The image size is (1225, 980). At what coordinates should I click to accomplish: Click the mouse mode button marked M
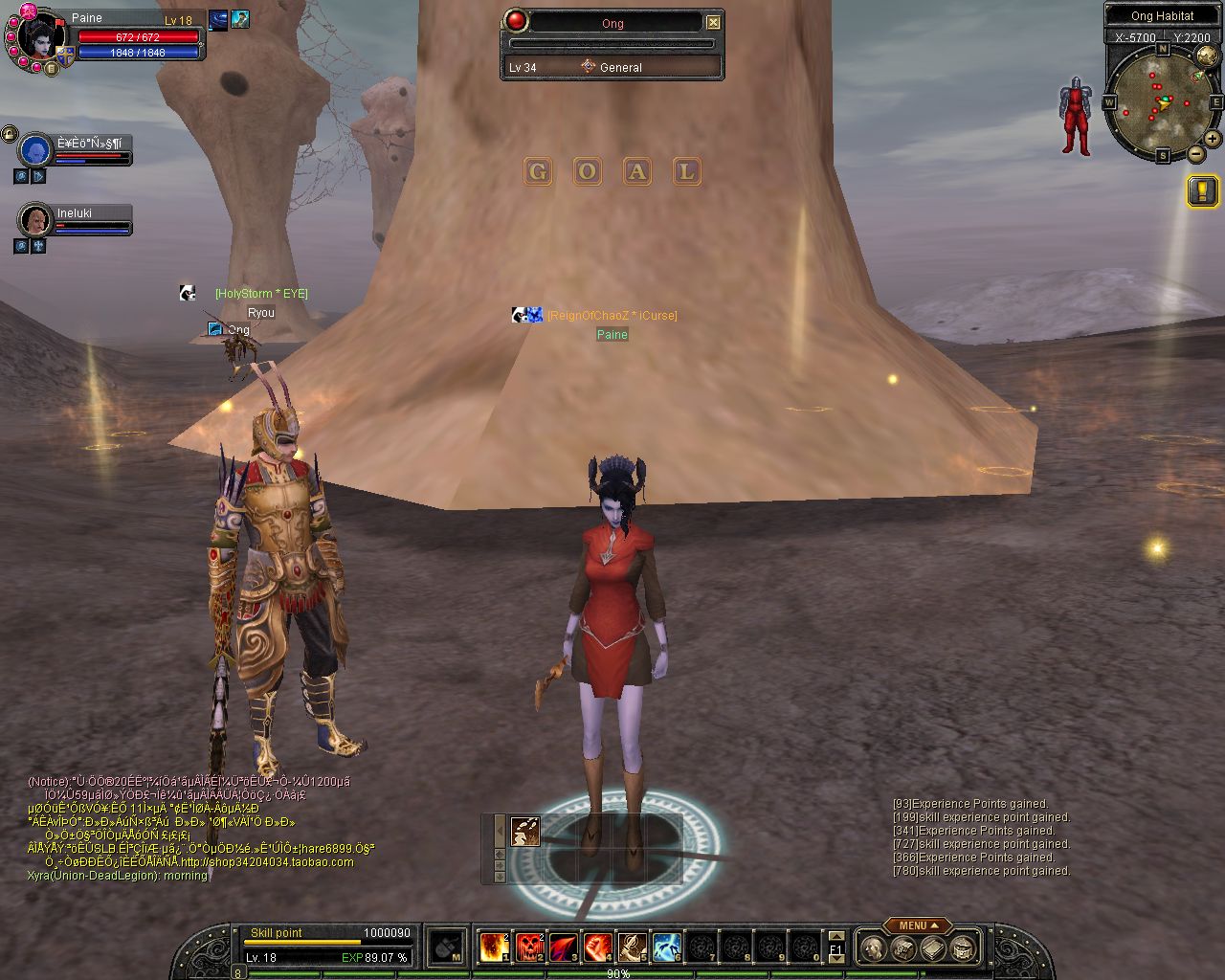coord(447,947)
